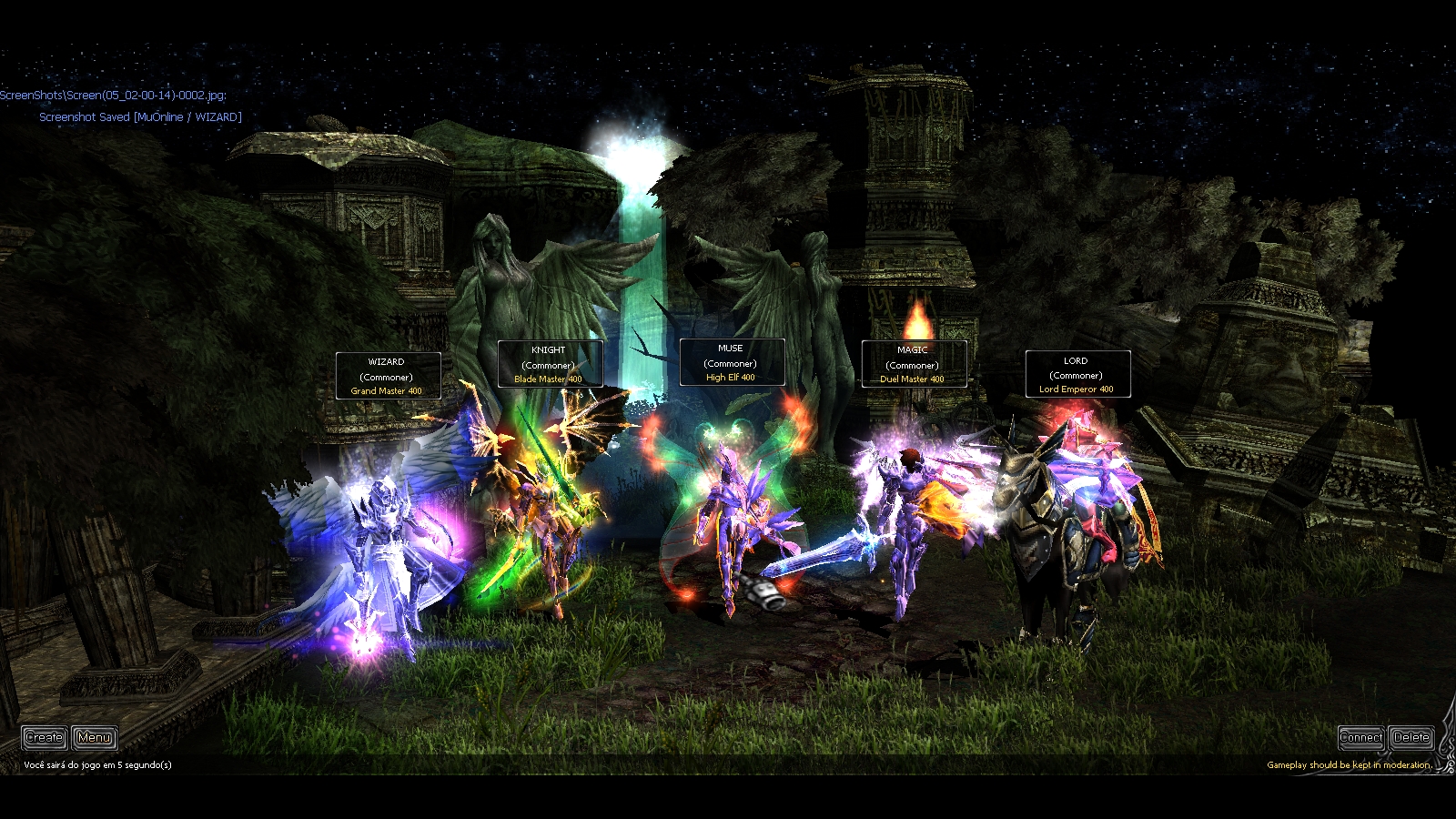Screen dimensions: 1456x819
Task: Pick the MUSE High Elf character
Action: tap(728, 519)
